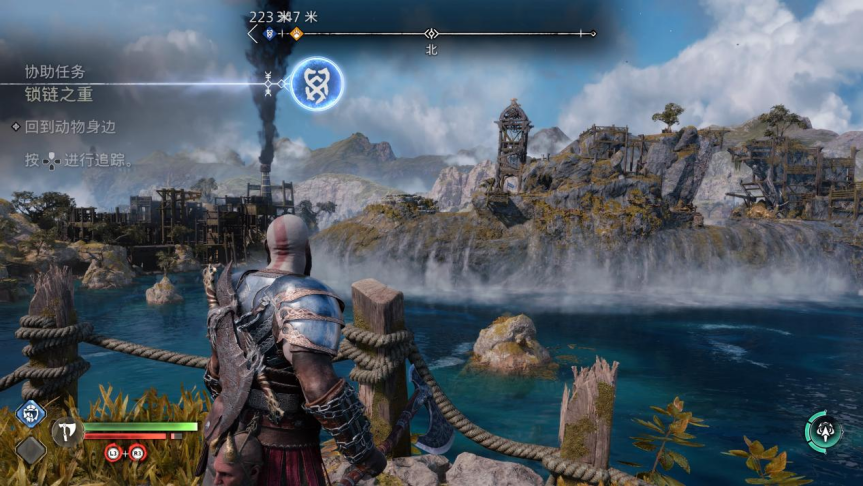
Task: Select the north 北 compass indicator
Action: tap(431, 47)
